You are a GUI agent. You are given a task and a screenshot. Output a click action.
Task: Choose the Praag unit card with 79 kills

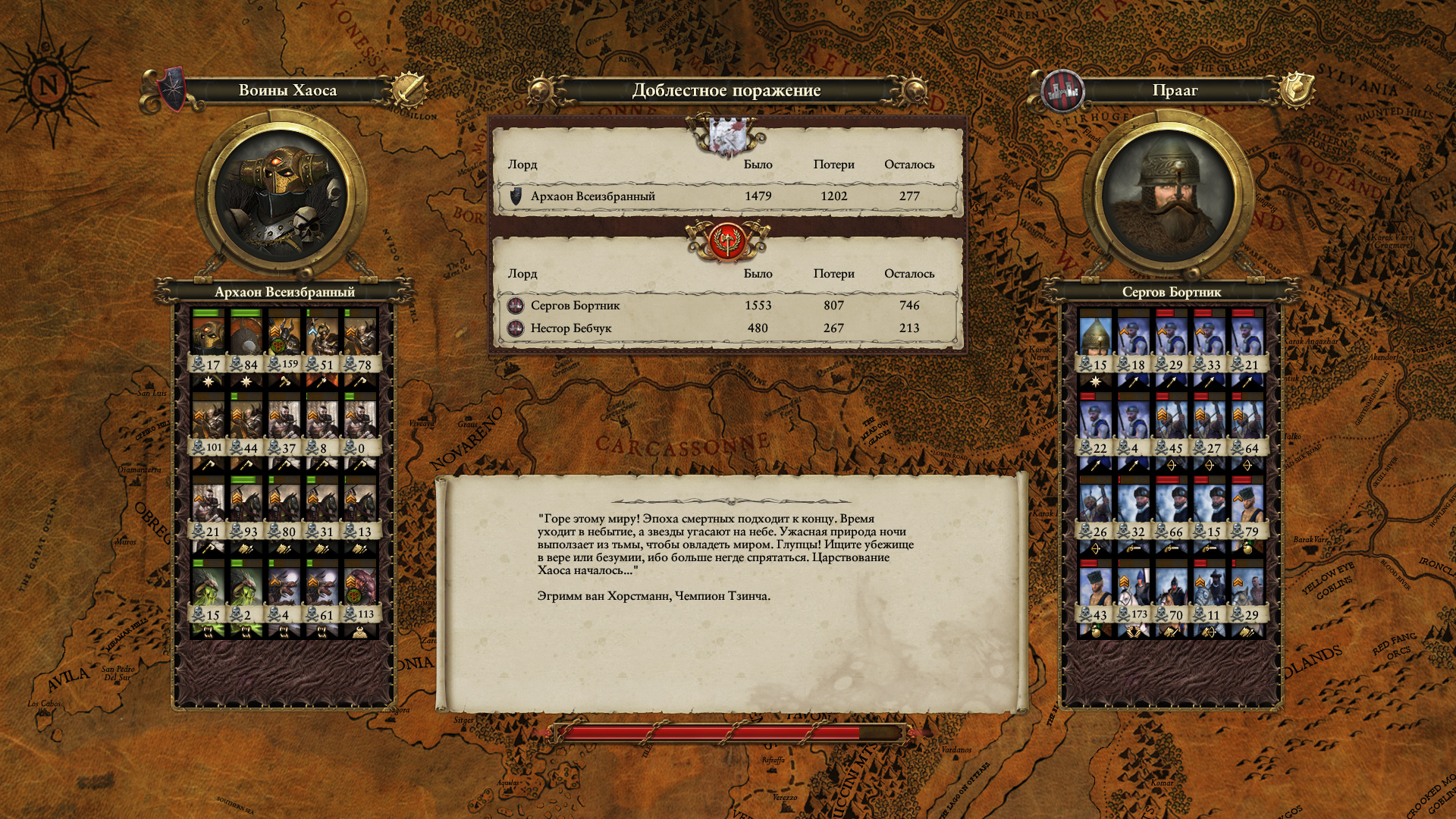[1247, 508]
